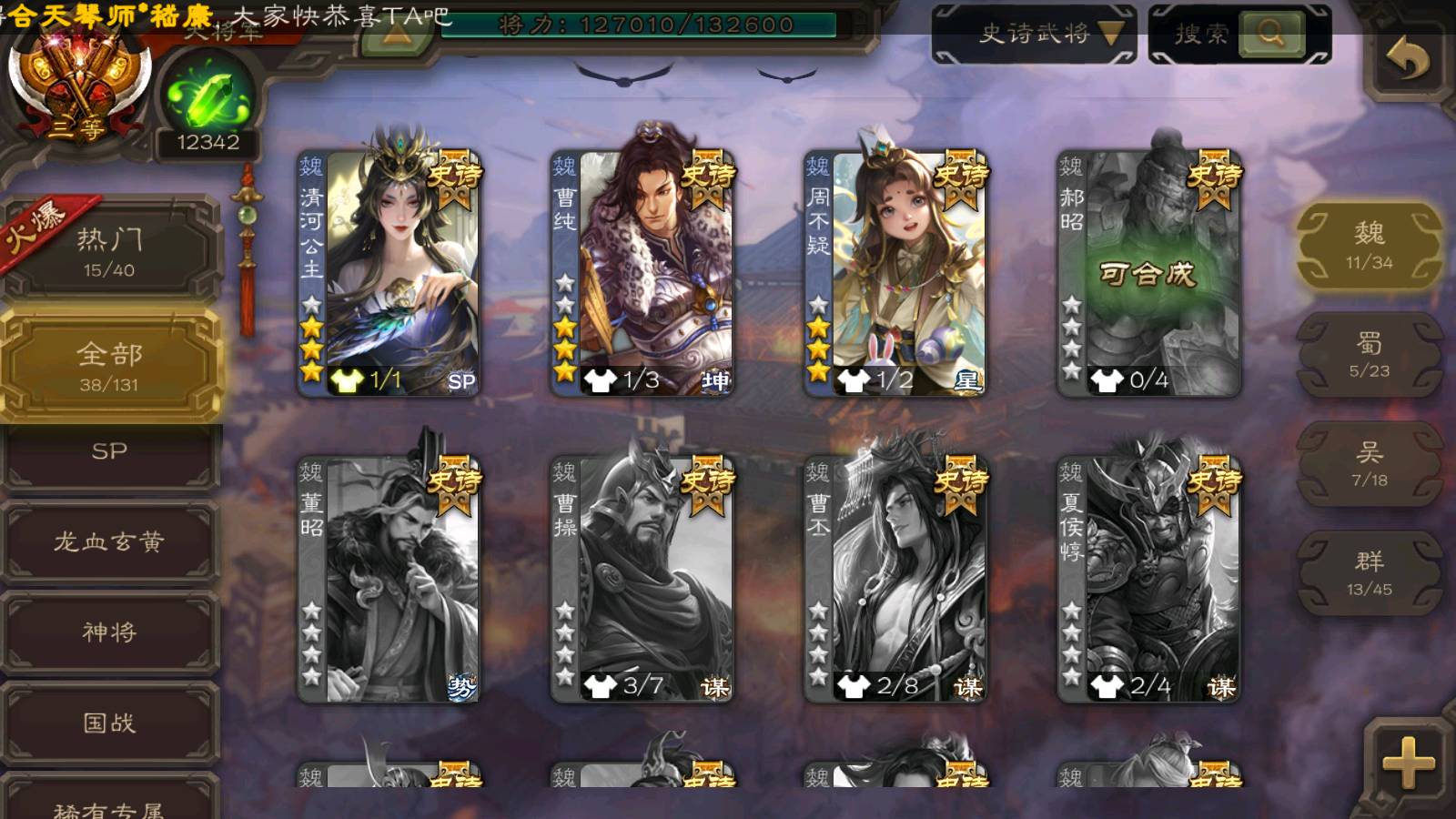View the 曹操 general card
Viewport: 1456px width, 819px height.
[x=642, y=579]
